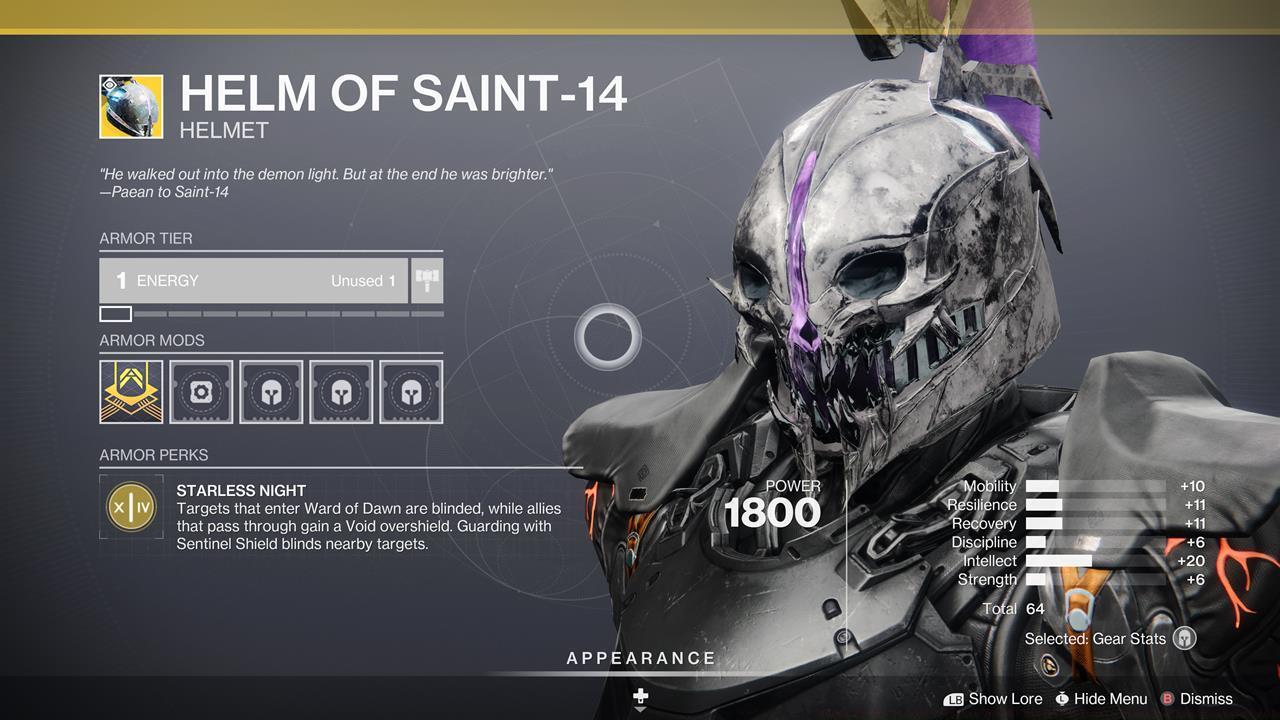This screenshot has width=1280, height=720.
Task: Open the third helmet mod socket
Action: (x=271, y=391)
